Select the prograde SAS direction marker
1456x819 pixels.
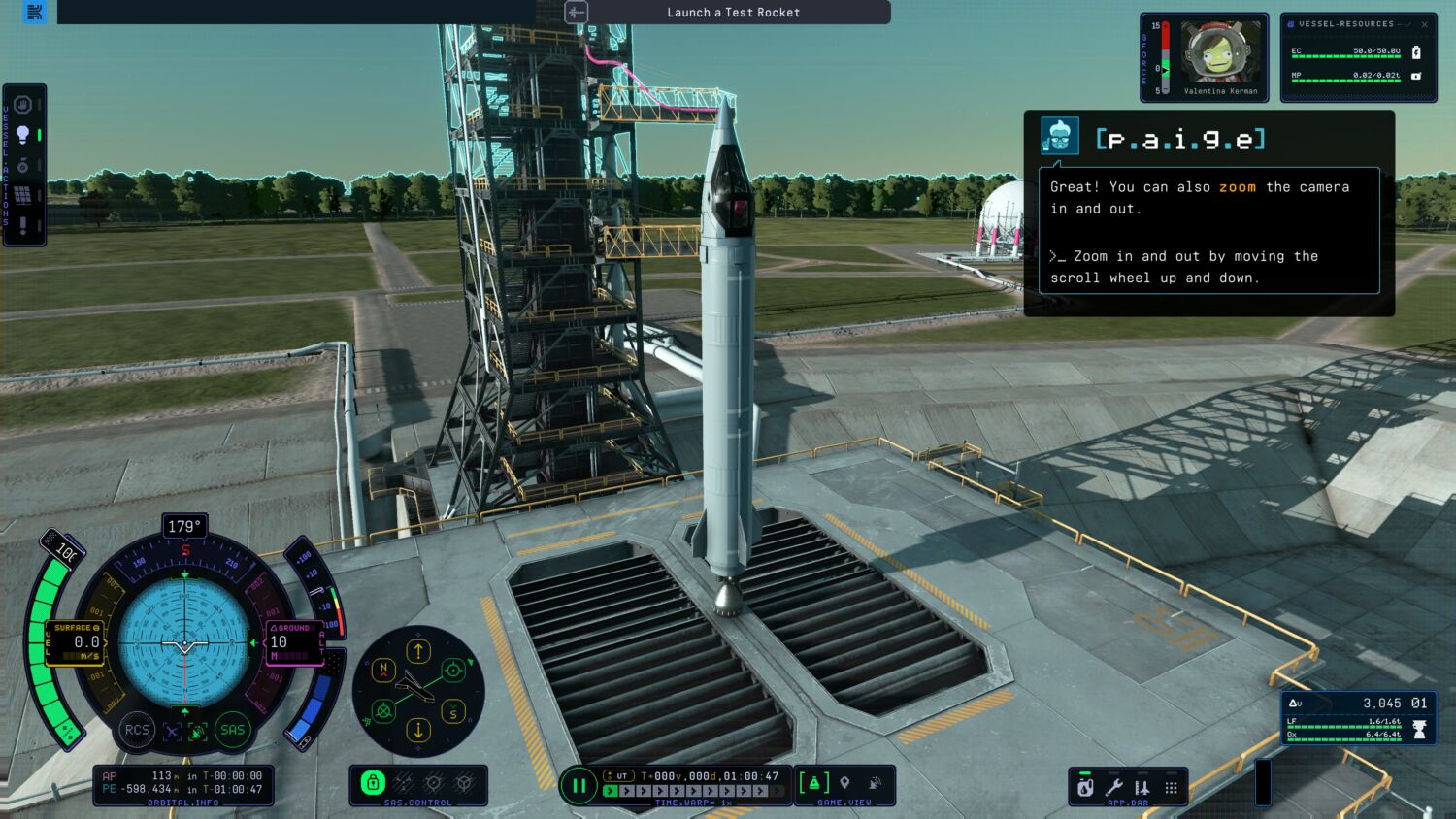tap(453, 670)
